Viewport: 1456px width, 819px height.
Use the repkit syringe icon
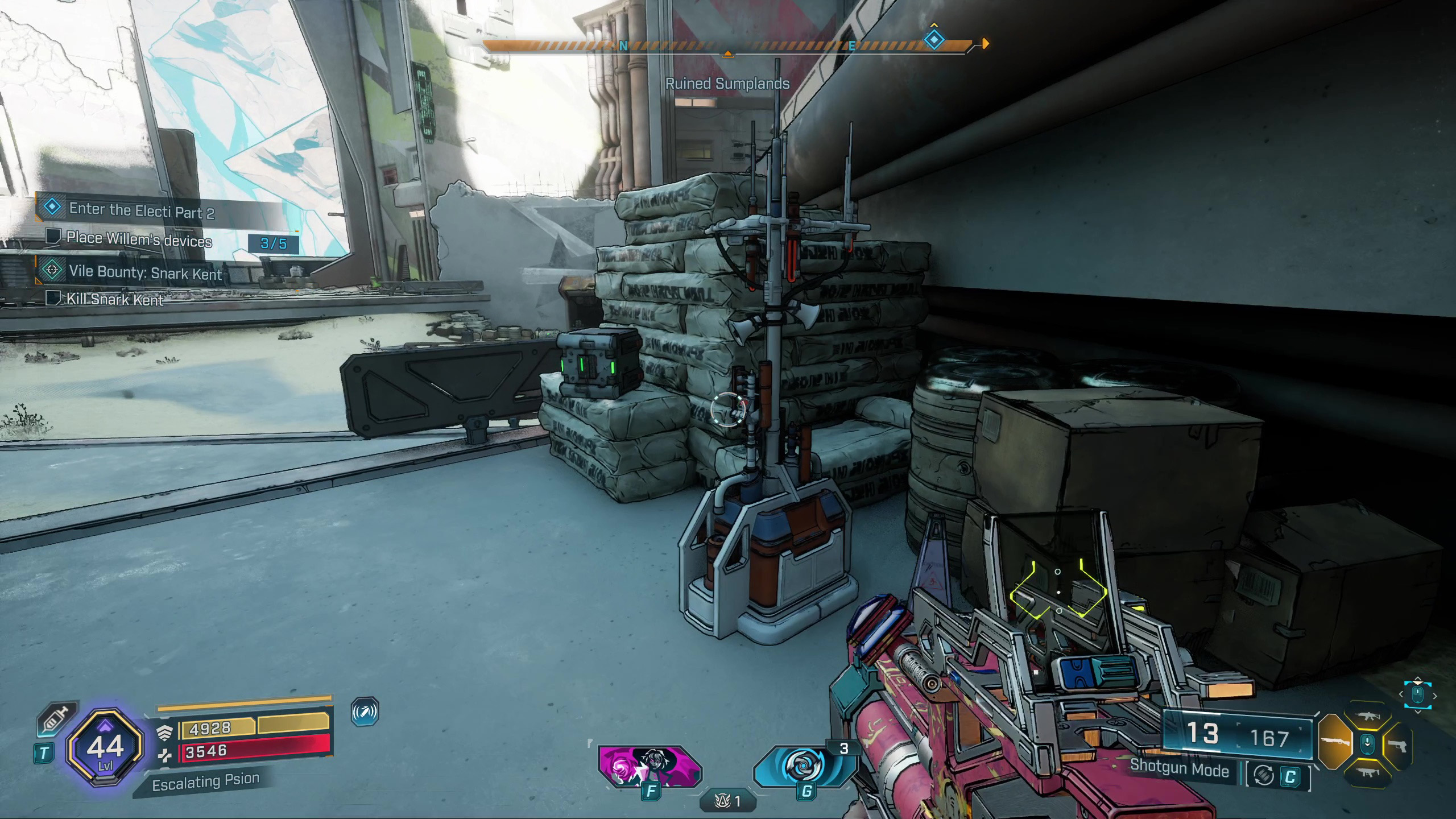56,720
